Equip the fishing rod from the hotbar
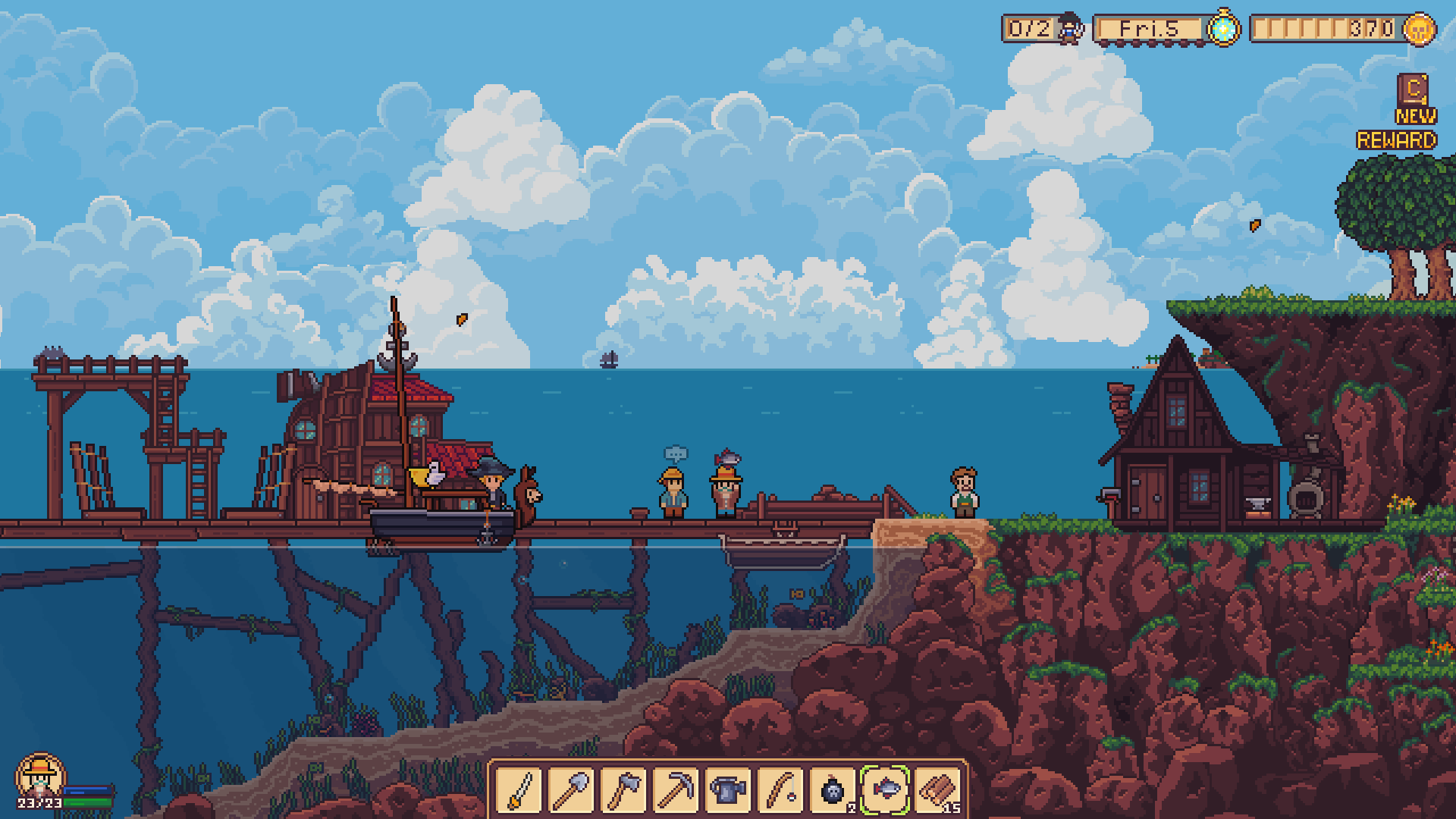The image size is (1456, 819). click(x=780, y=790)
